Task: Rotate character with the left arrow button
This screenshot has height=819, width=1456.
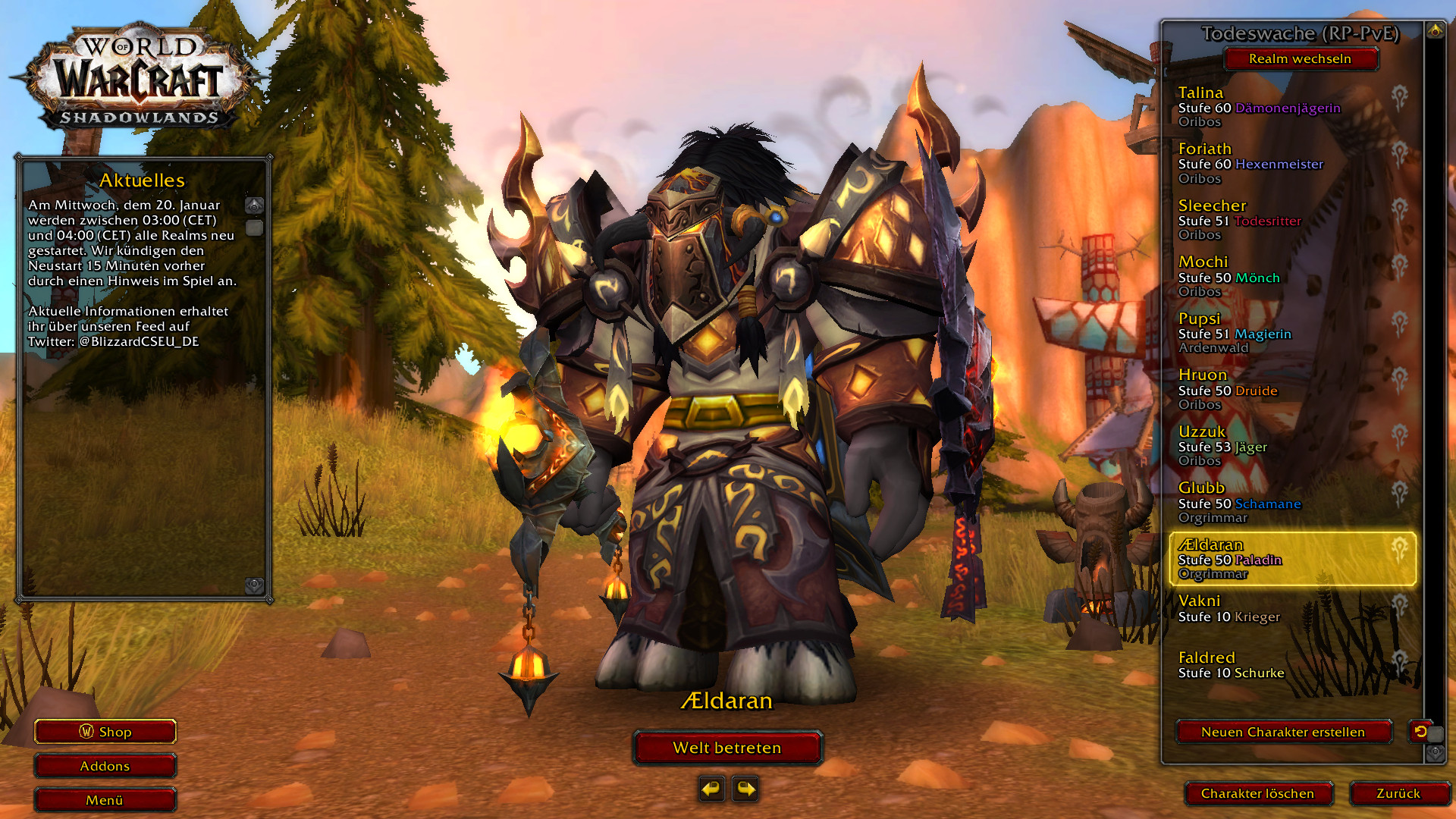Action: point(711,789)
